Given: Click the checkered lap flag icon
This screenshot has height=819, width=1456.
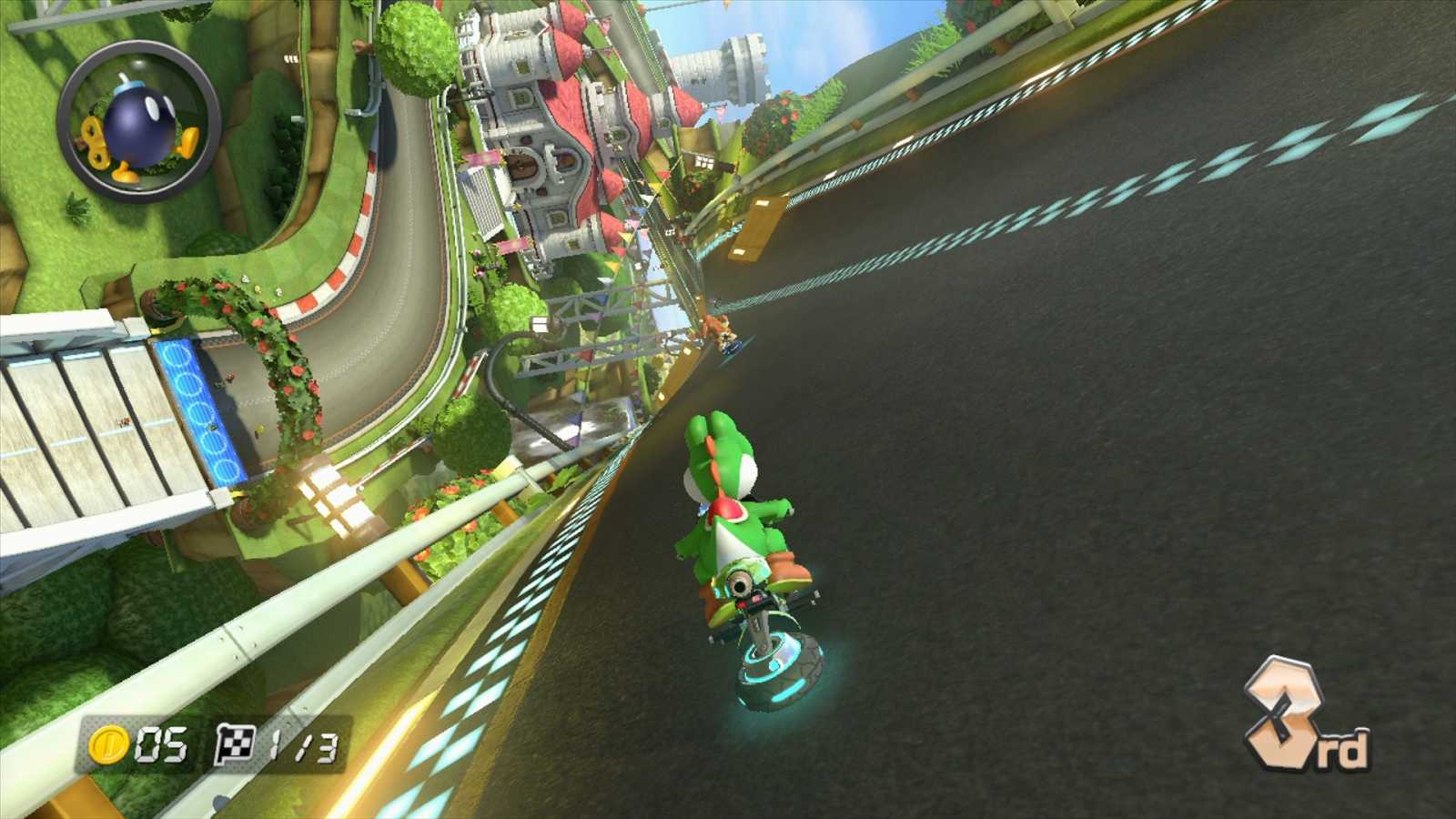Looking at the screenshot, I should point(235,743).
